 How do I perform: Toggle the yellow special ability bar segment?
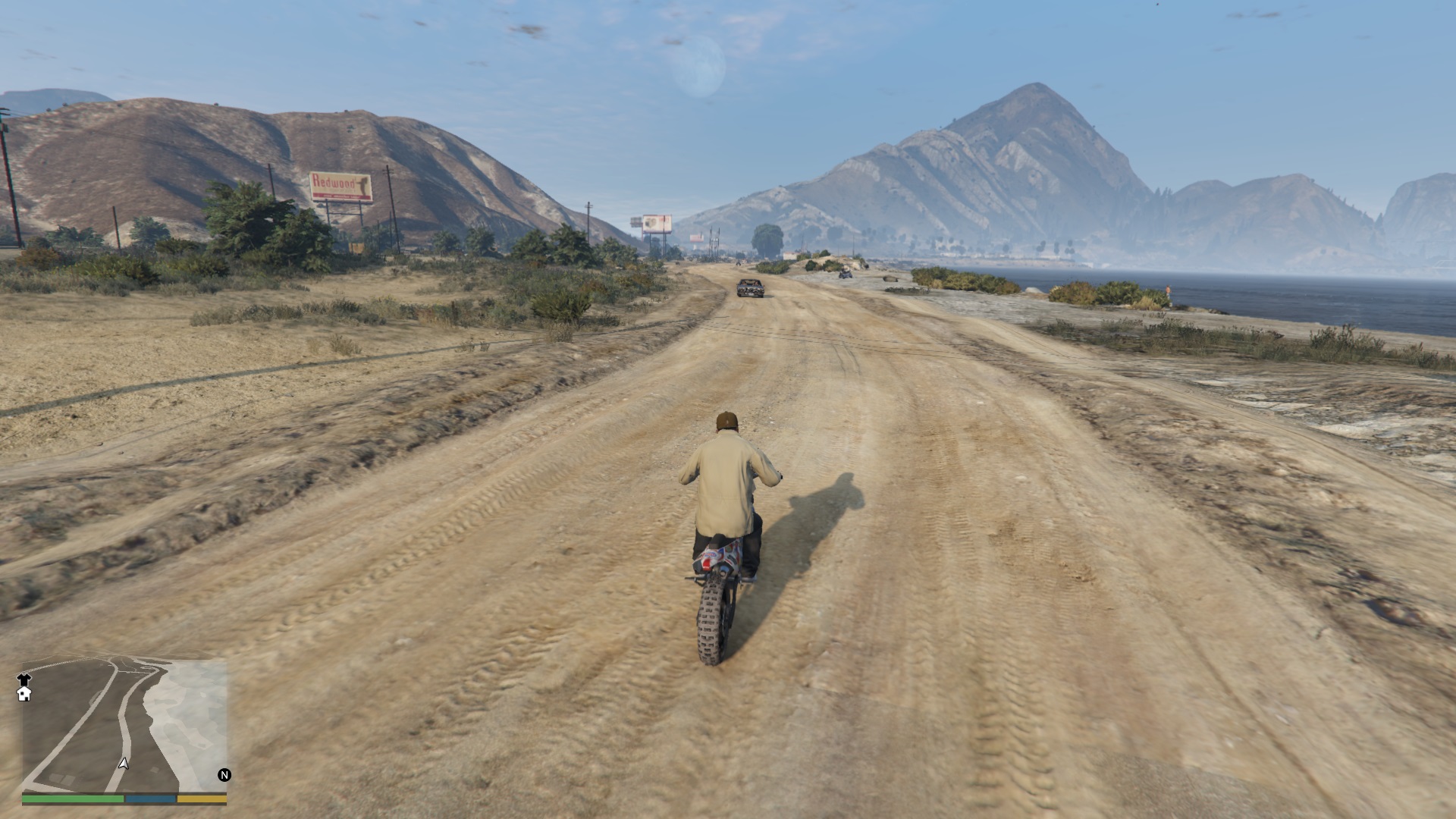pos(201,799)
